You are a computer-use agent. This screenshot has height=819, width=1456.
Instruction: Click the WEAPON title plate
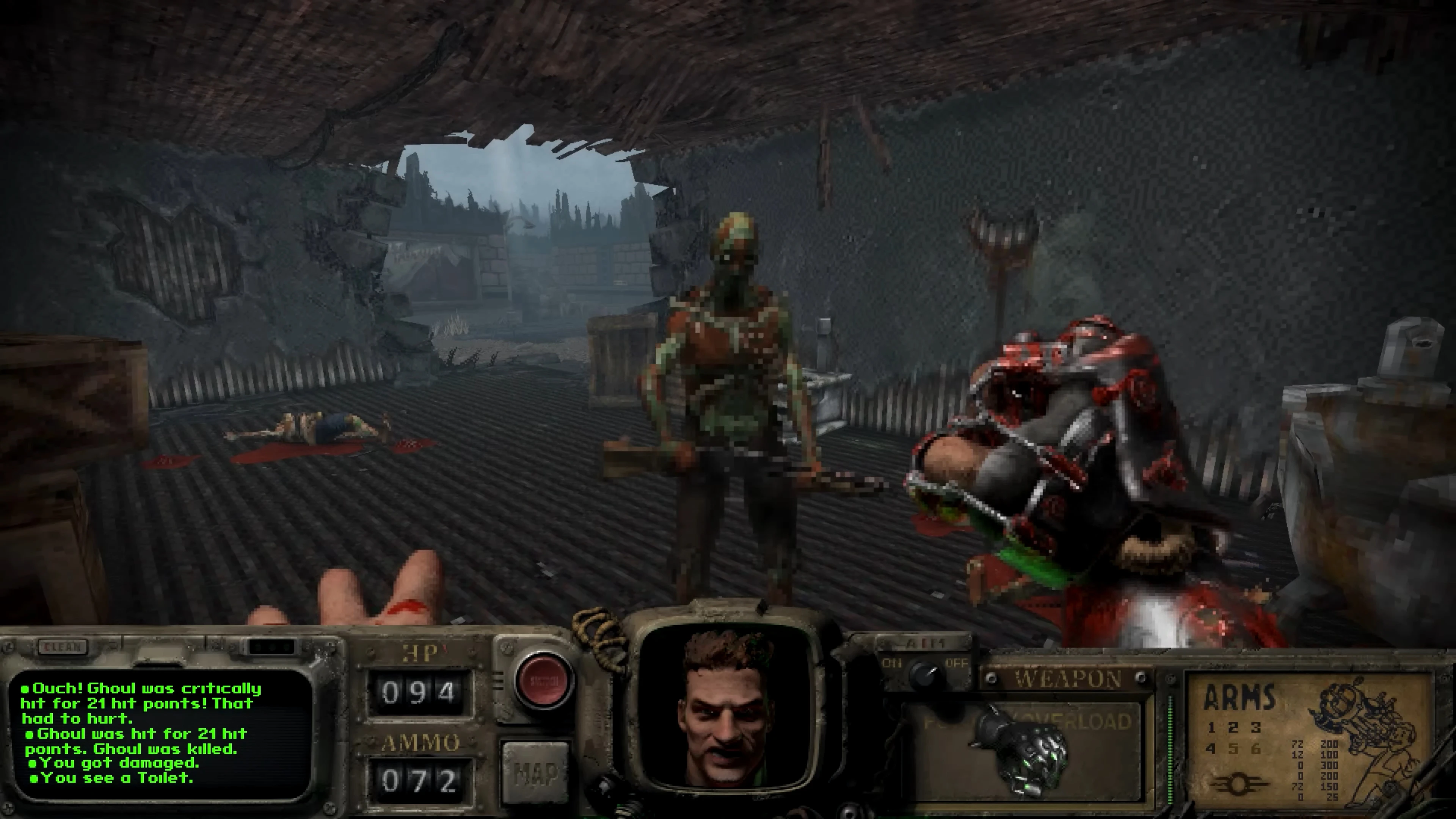(x=1069, y=679)
